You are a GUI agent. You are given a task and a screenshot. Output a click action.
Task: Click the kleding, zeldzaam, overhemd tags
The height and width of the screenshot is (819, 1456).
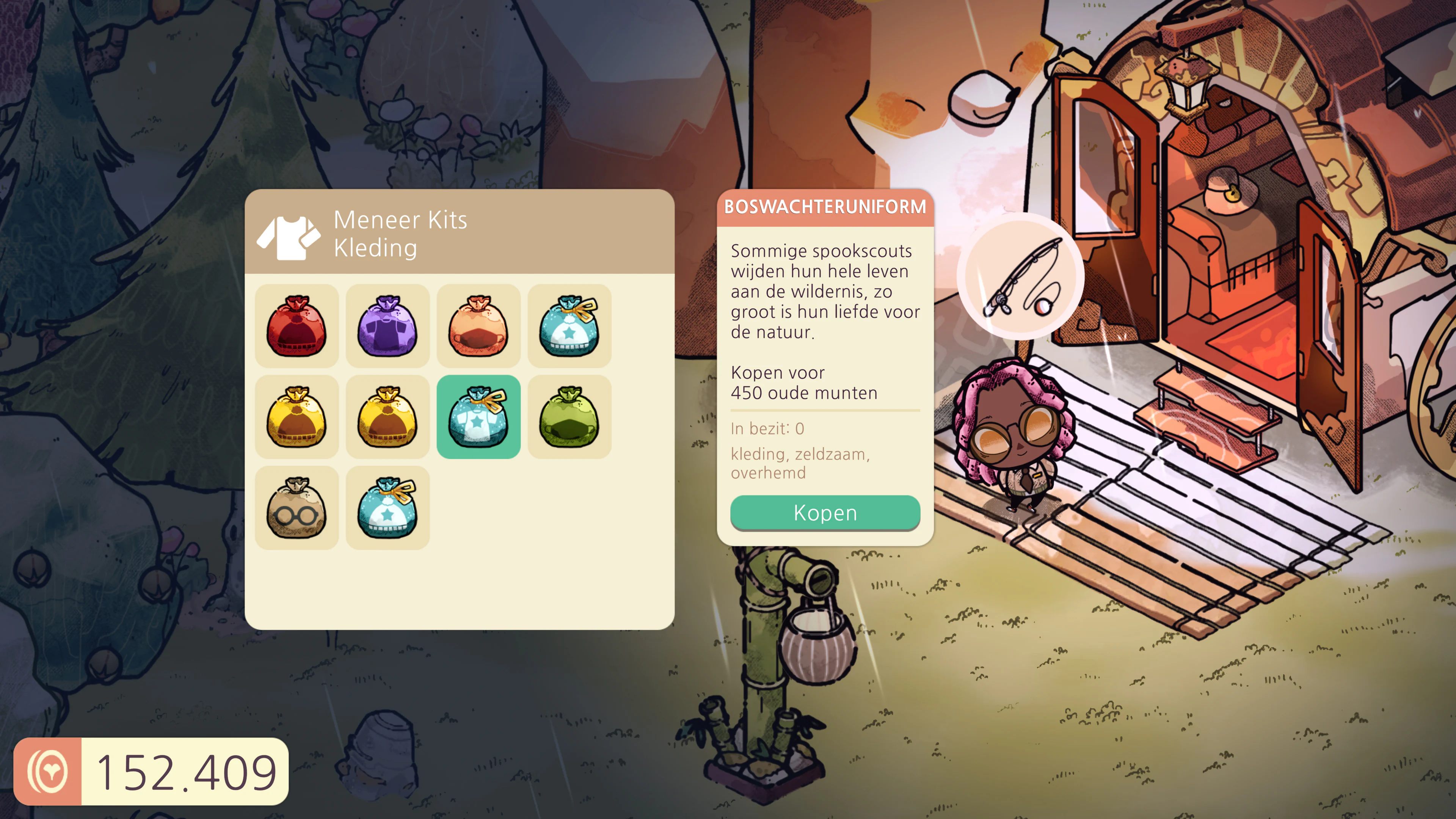(800, 463)
